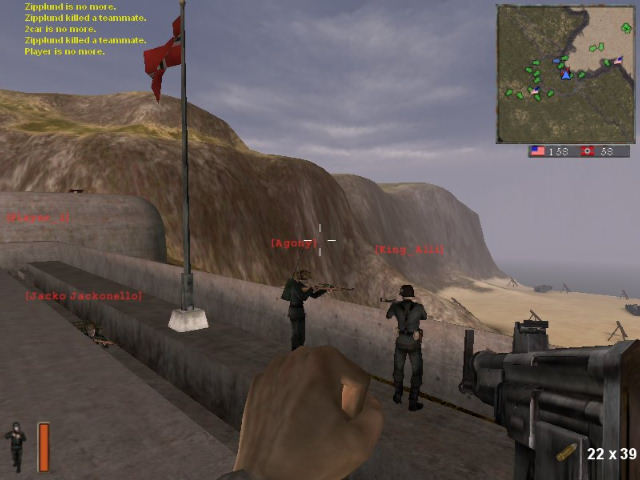The height and width of the screenshot is (480, 640).
Task: Click the minimap of the battlefield
Action: 566,74
